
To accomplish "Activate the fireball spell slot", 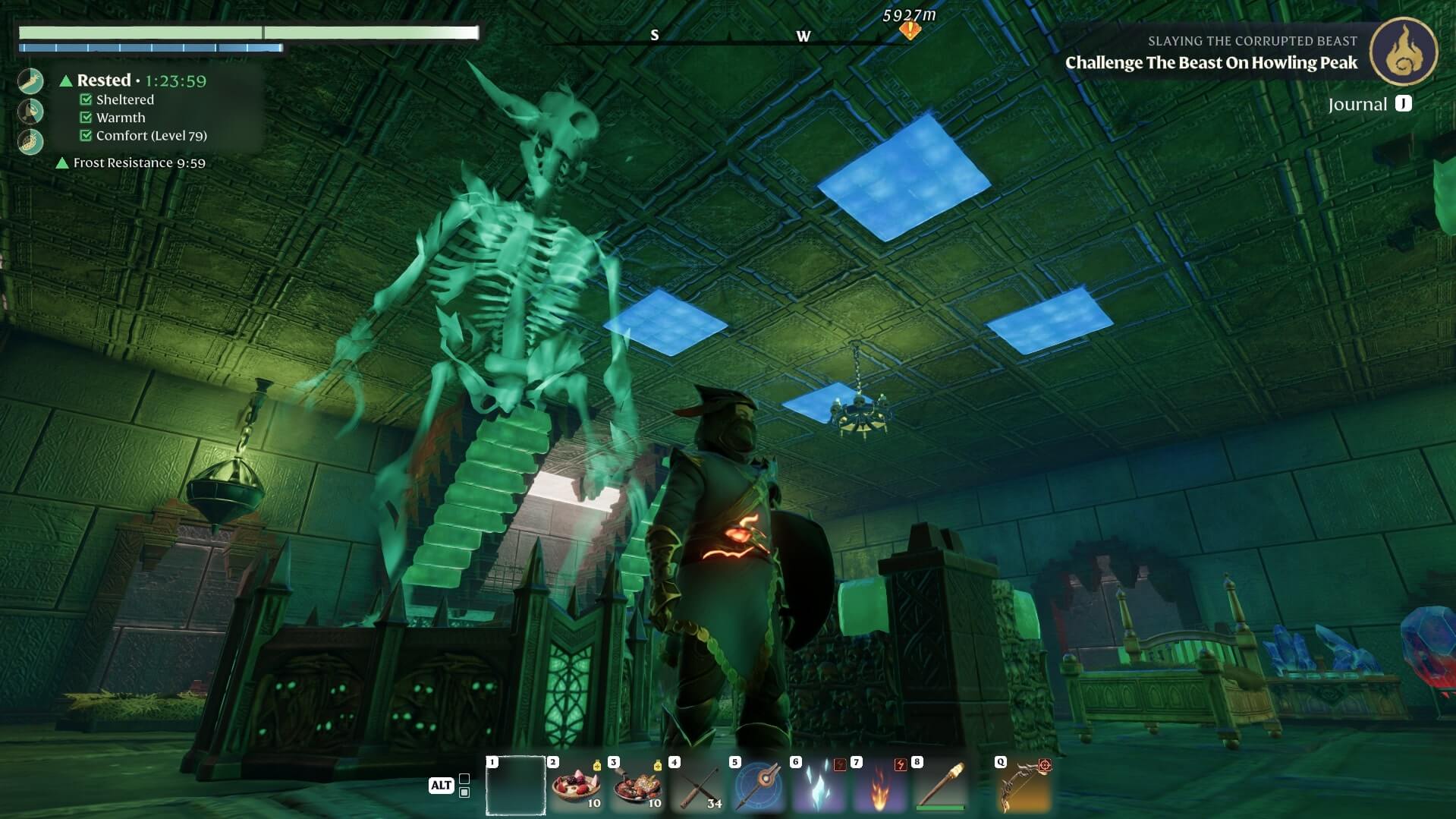I will coord(879,785).
